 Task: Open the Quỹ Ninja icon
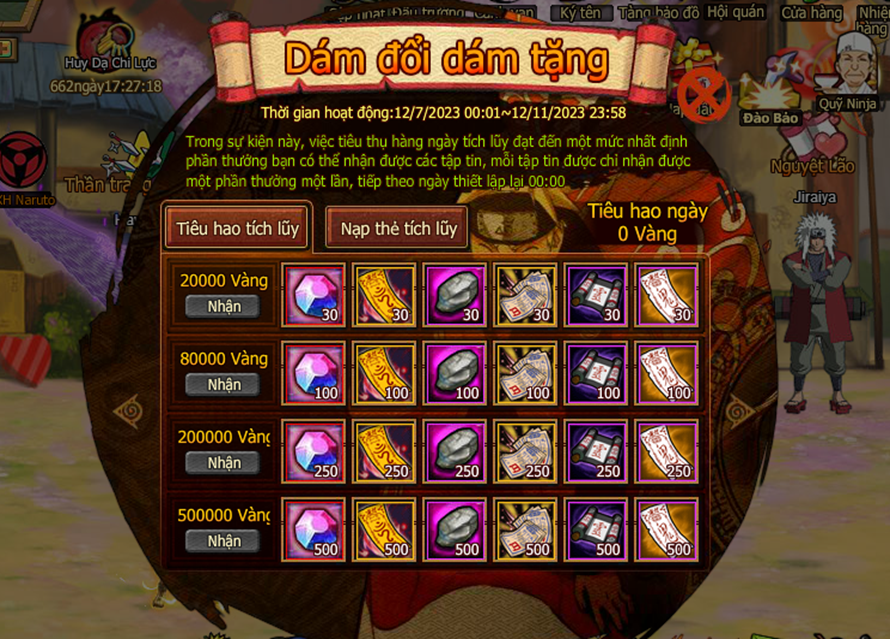tap(848, 65)
